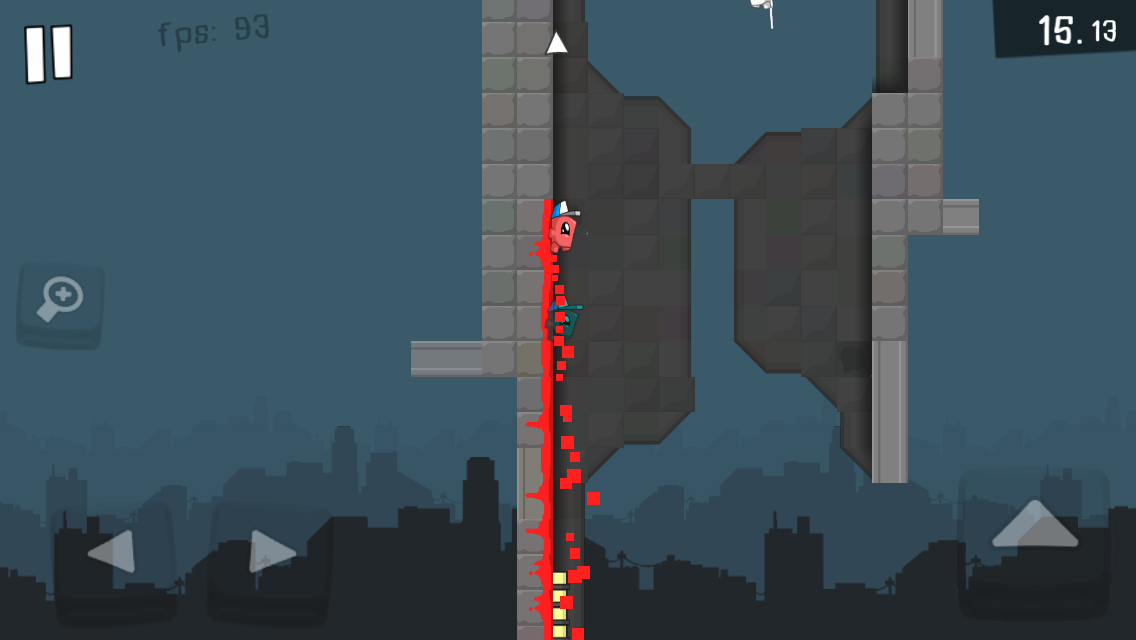
Task: Jump using the up arrow button
Action: [x=1034, y=525]
